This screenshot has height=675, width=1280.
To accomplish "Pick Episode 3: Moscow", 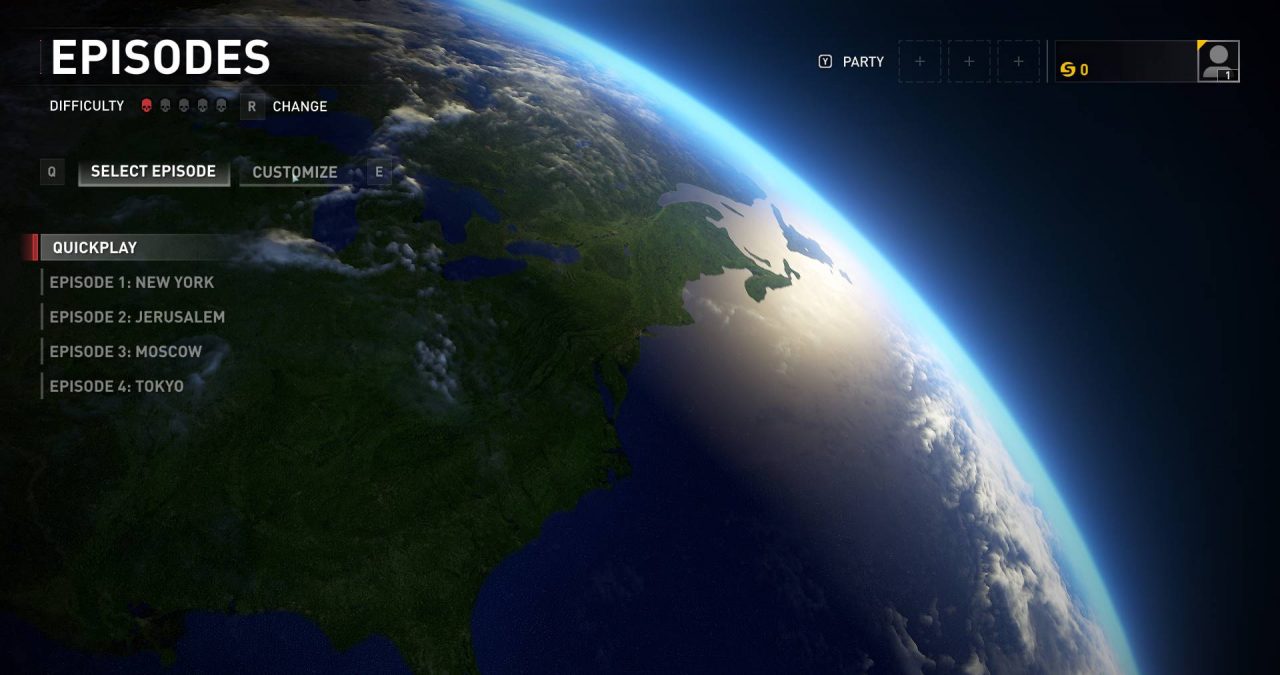I will point(125,352).
